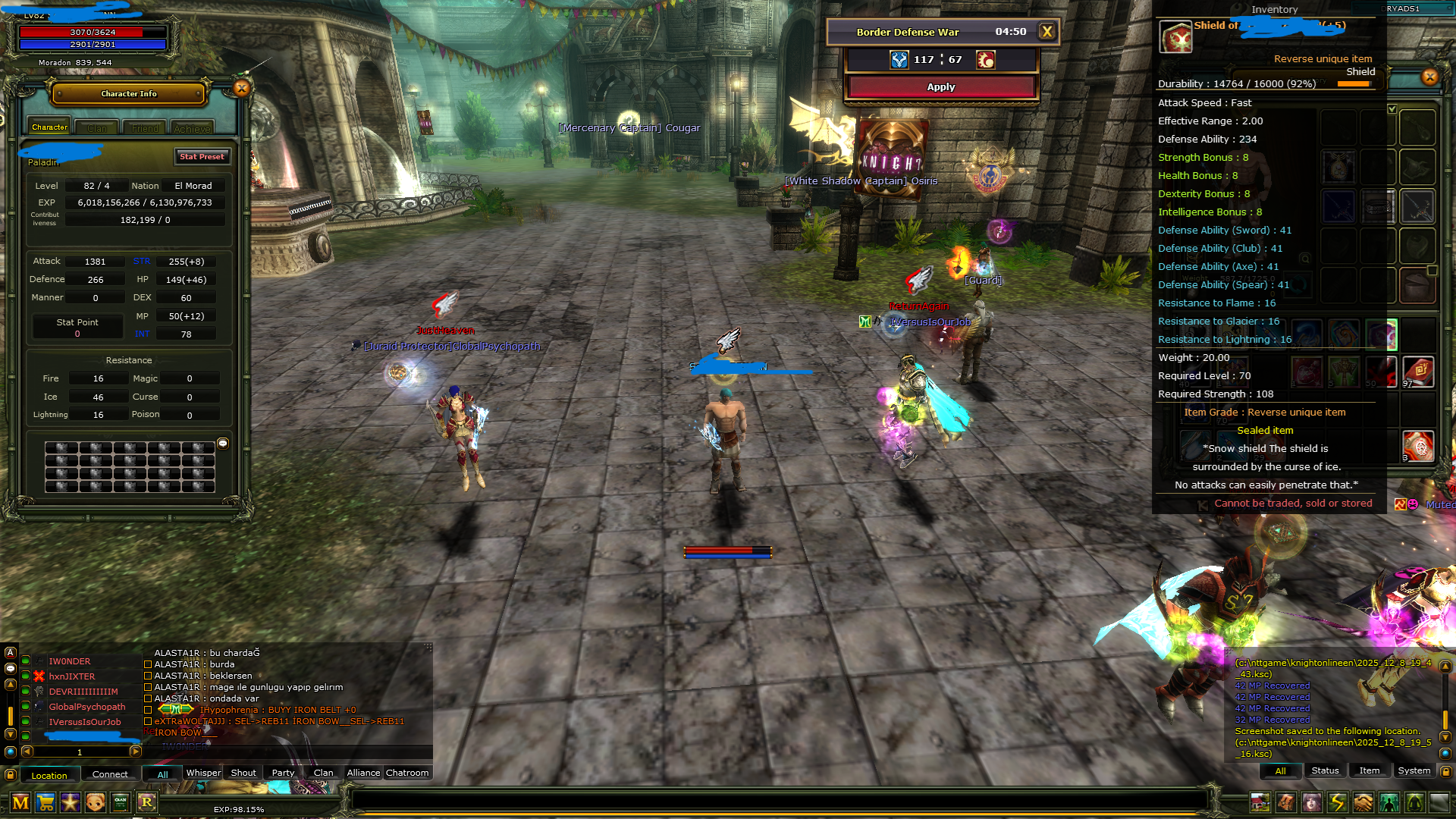Click the female portrait icon in the skill bar
The height and width of the screenshot is (819, 1456).
1311,802
